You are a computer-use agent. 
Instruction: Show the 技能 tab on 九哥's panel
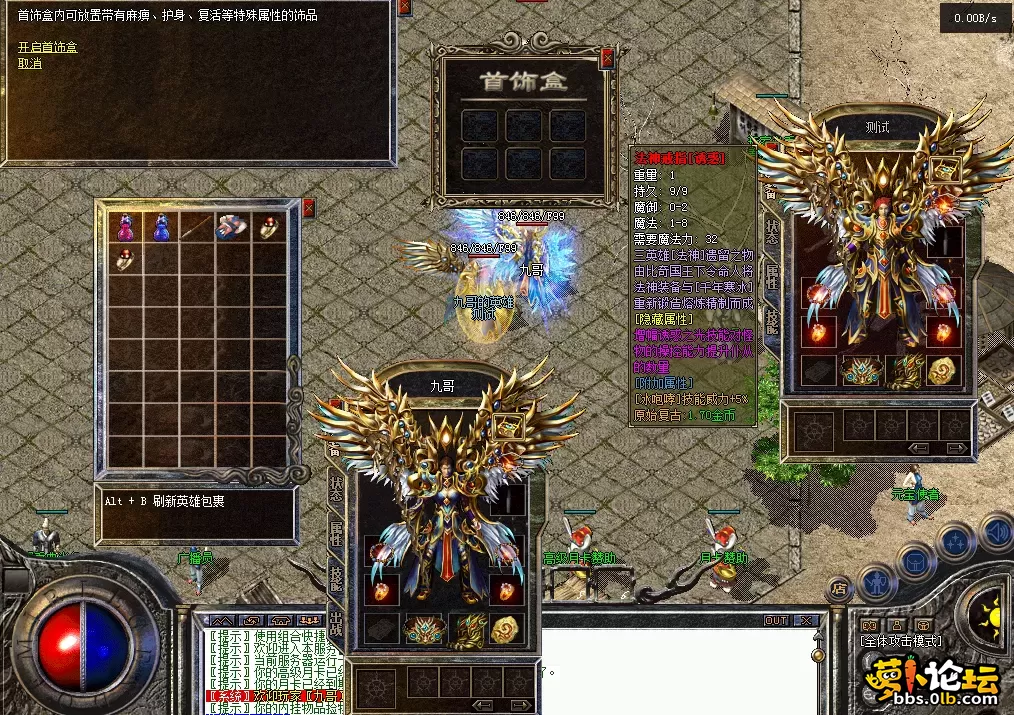pyautogui.click(x=335, y=577)
